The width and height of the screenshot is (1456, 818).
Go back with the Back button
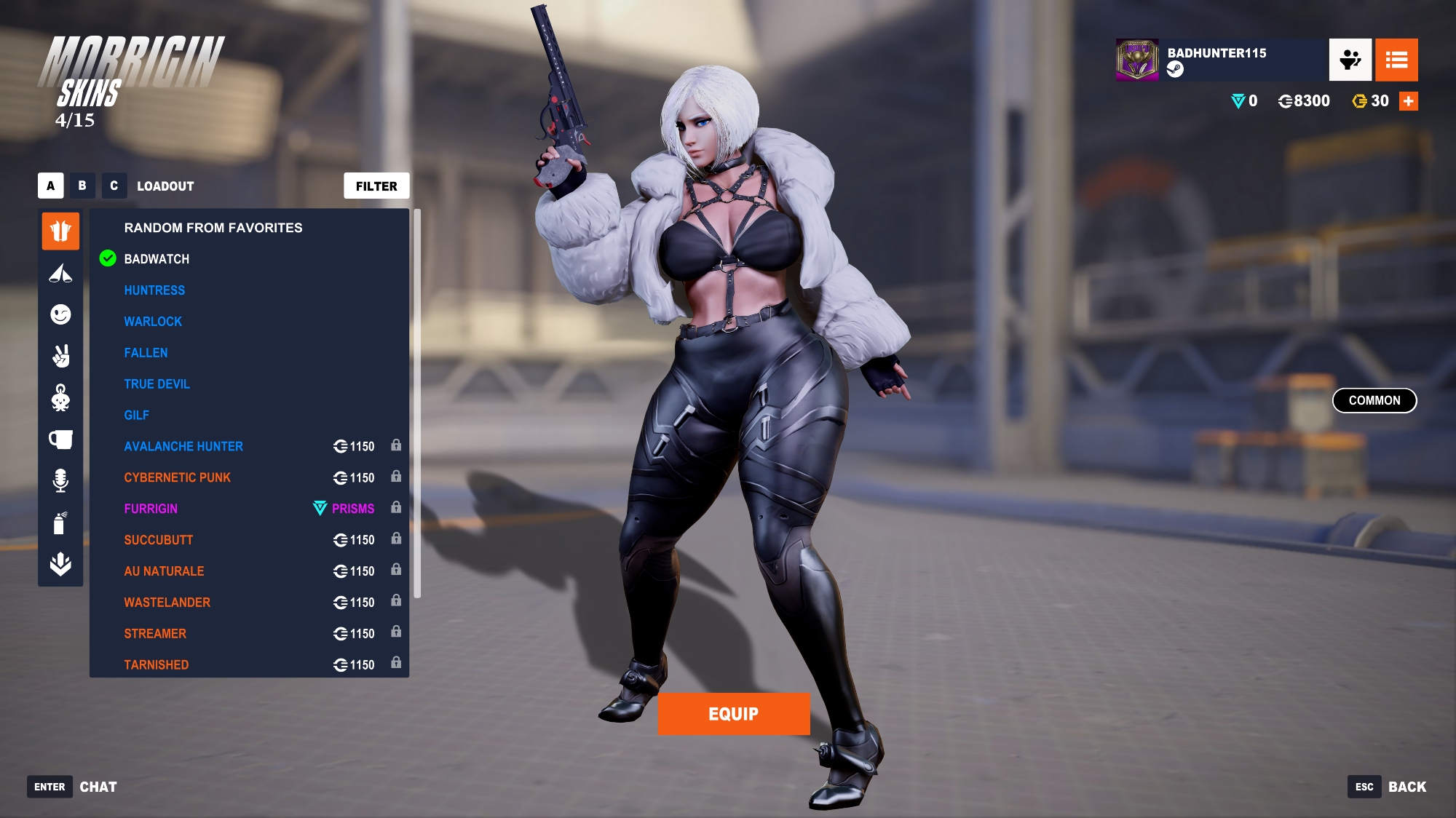point(1406,787)
